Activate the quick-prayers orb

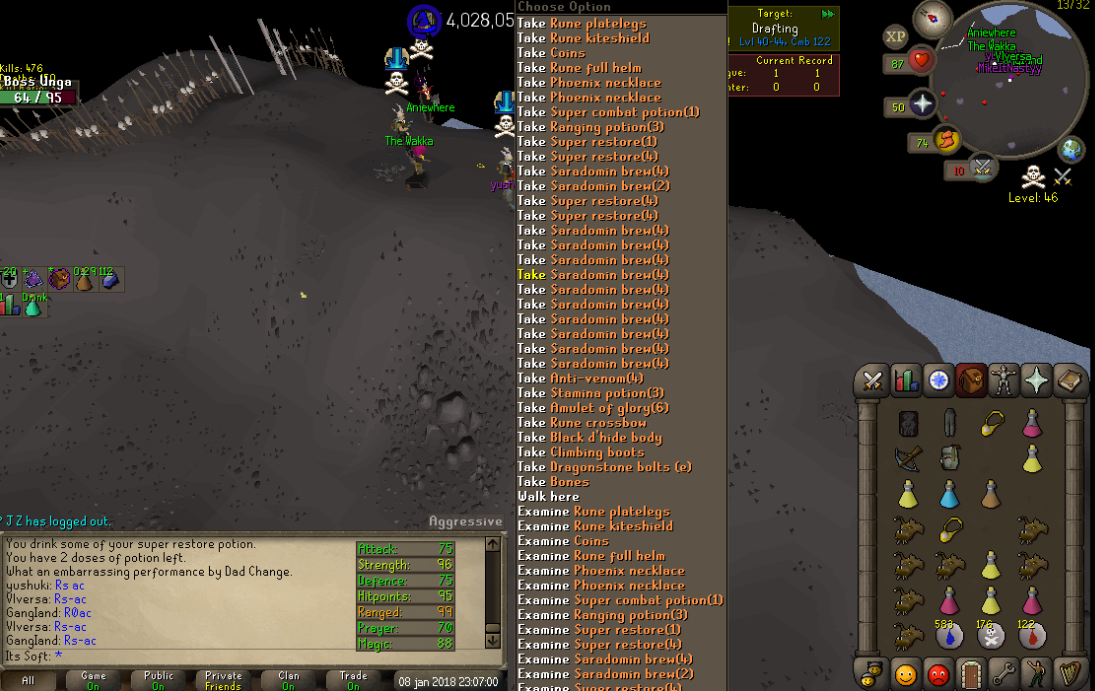(921, 107)
